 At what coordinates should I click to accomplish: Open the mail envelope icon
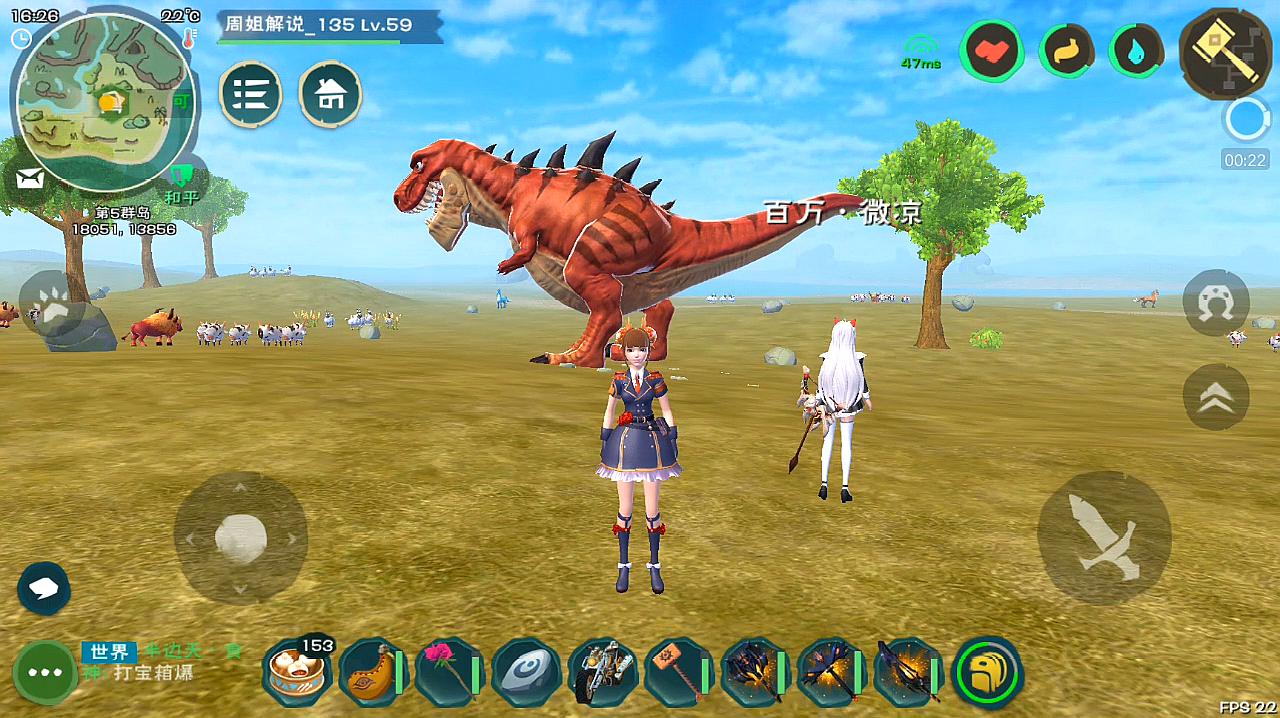tap(30, 180)
